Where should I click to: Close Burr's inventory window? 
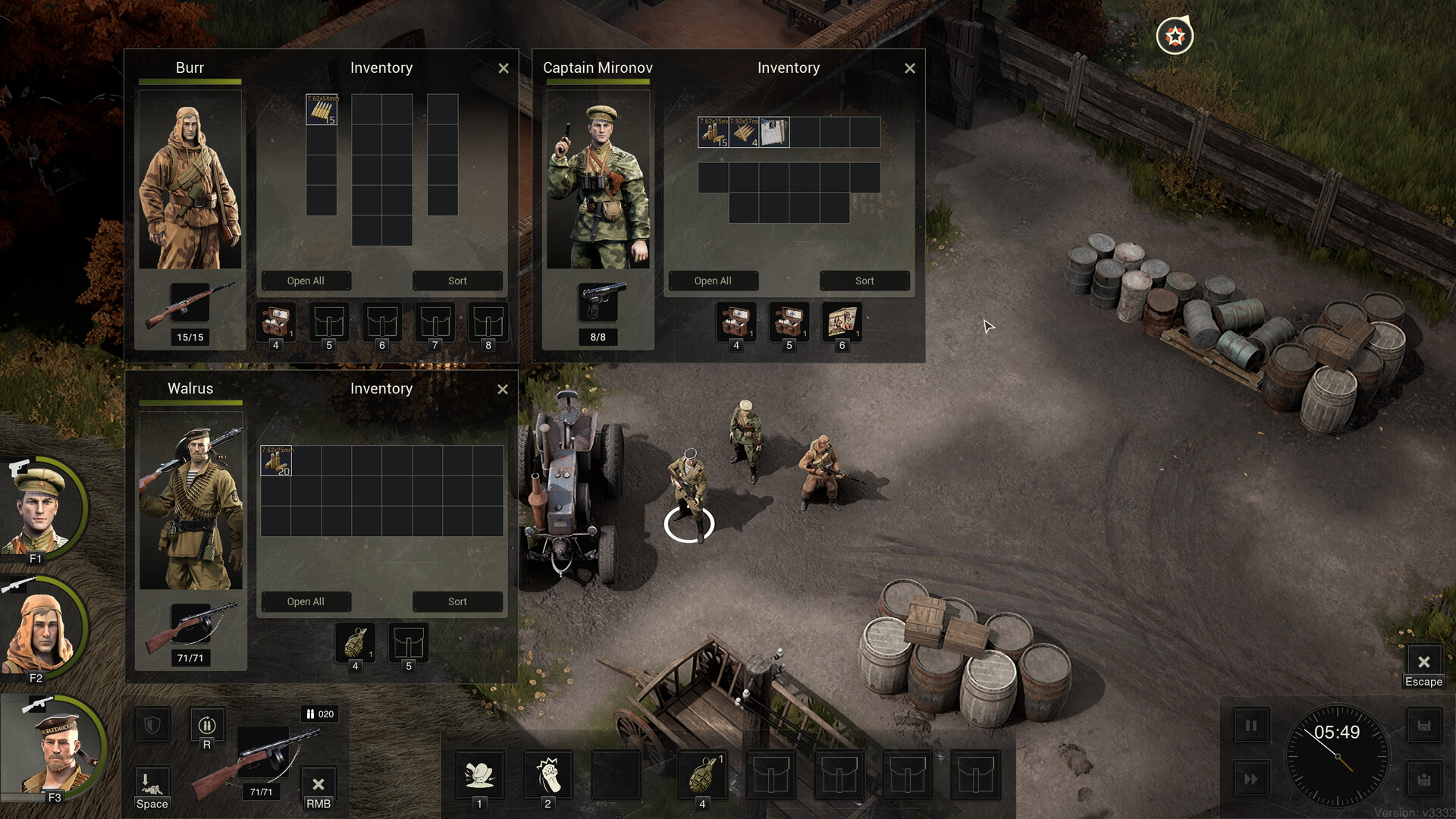point(504,68)
